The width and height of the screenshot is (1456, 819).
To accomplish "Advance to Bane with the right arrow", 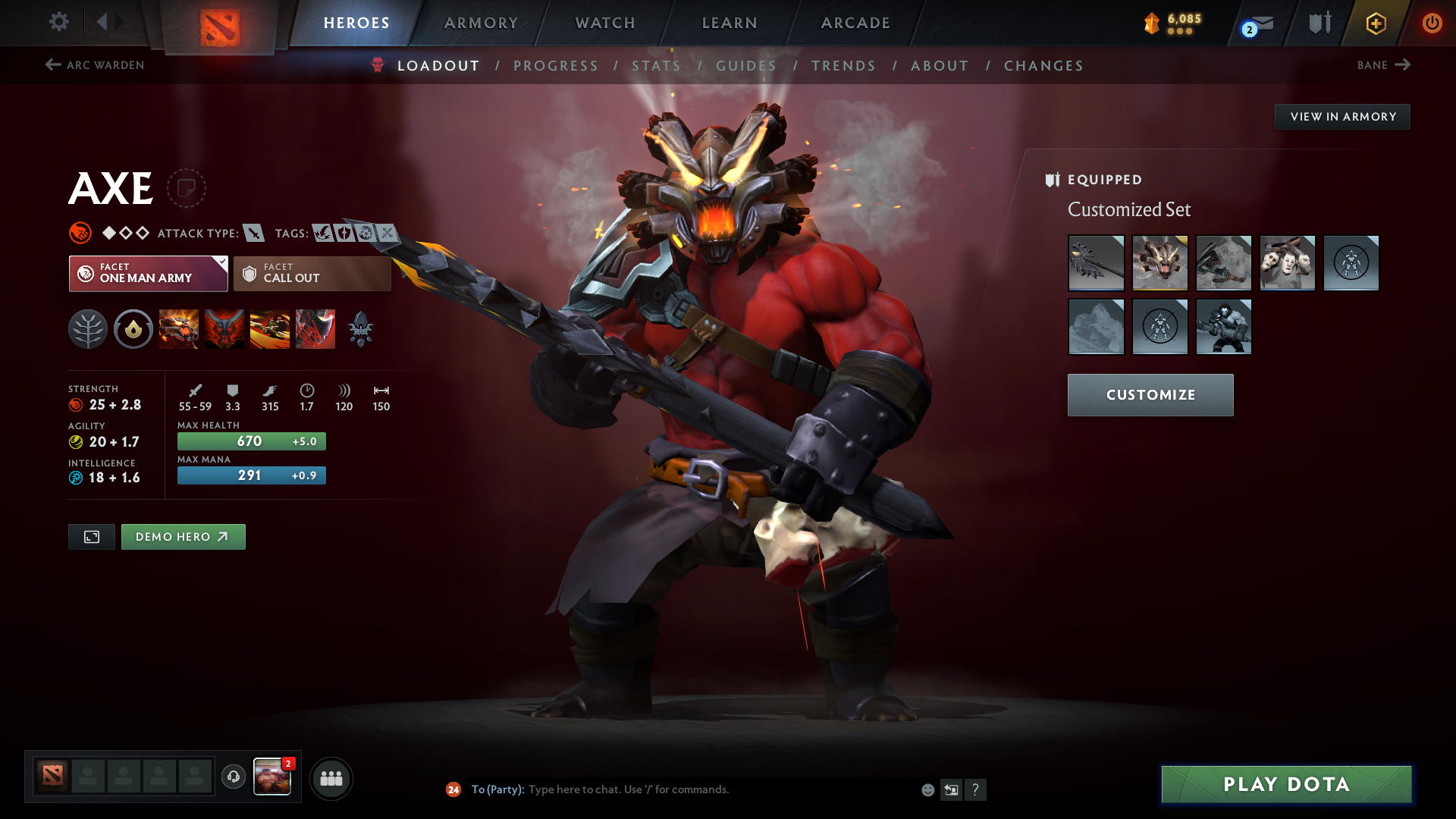I will tap(1404, 65).
